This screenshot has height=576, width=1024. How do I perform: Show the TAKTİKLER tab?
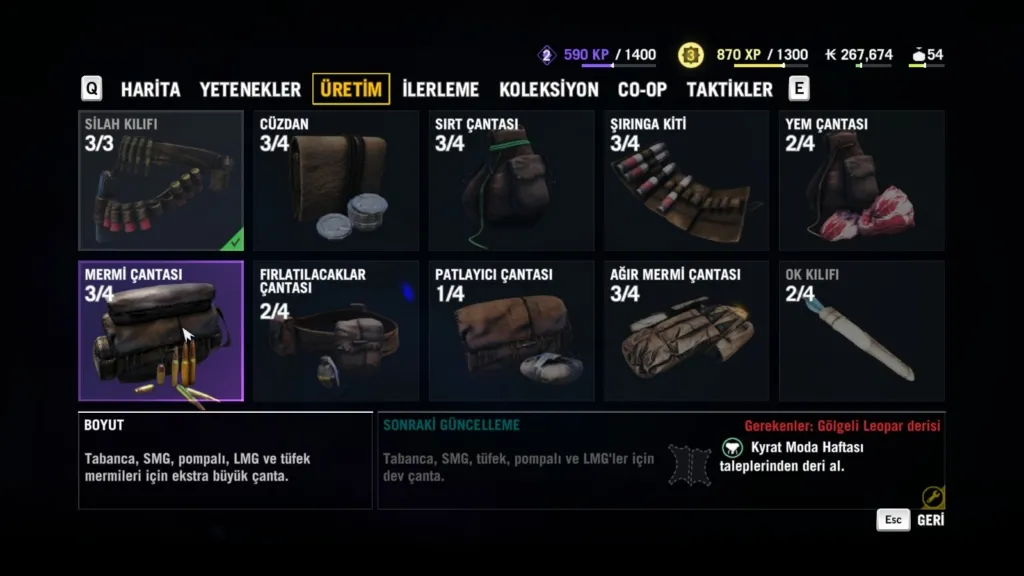pyautogui.click(x=729, y=89)
